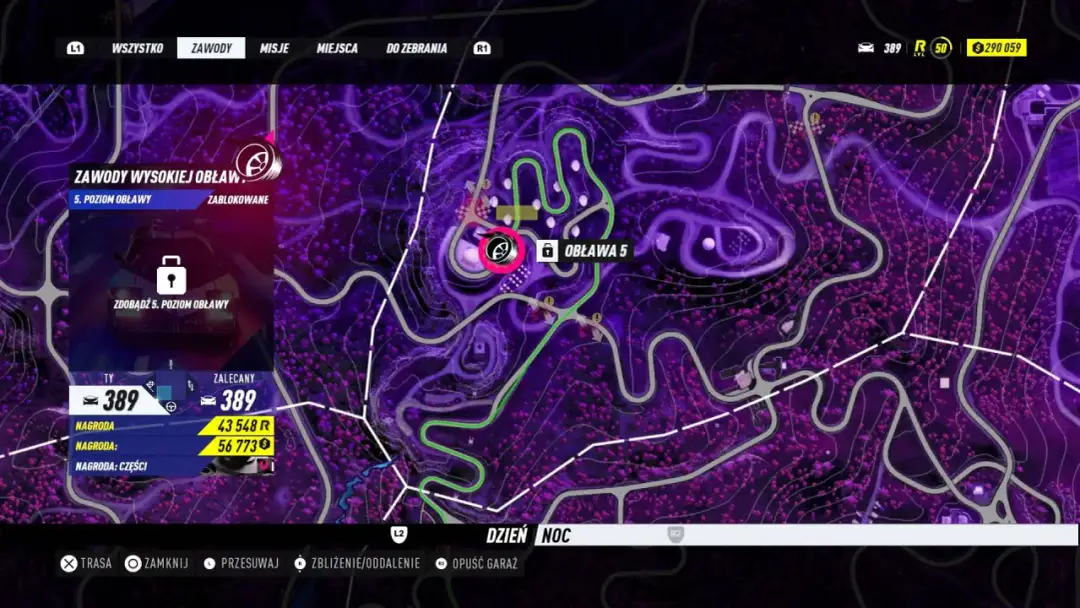Click the locked OBŁAWA 5 map label
Screen dimensions: 1080x608
point(585,250)
